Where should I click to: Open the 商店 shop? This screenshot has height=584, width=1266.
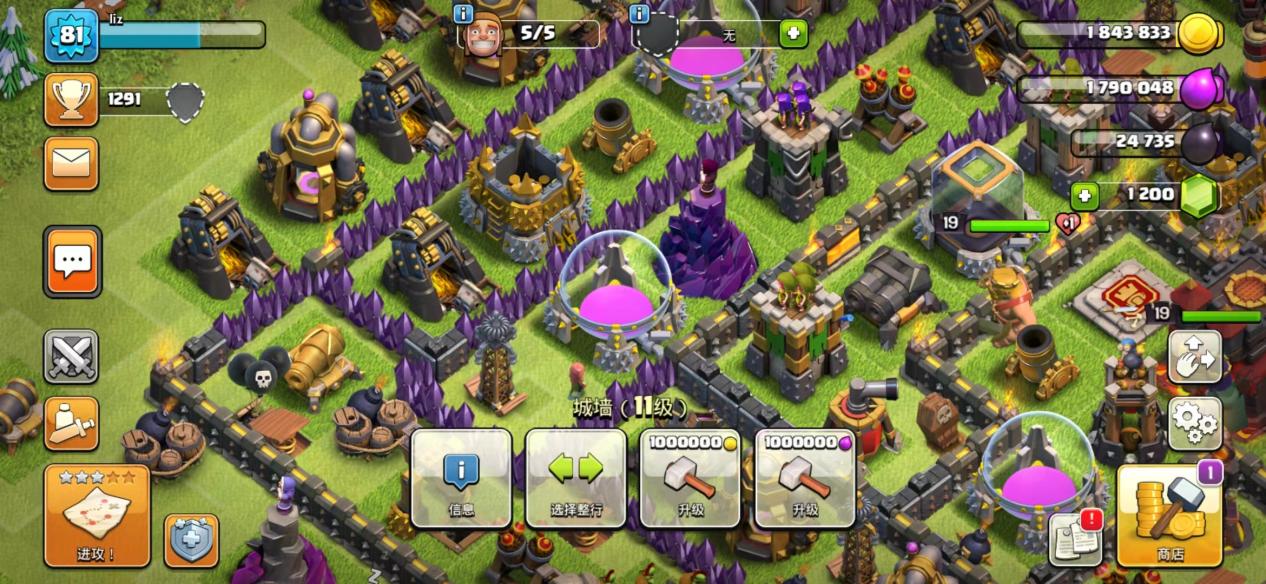point(1169,515)
